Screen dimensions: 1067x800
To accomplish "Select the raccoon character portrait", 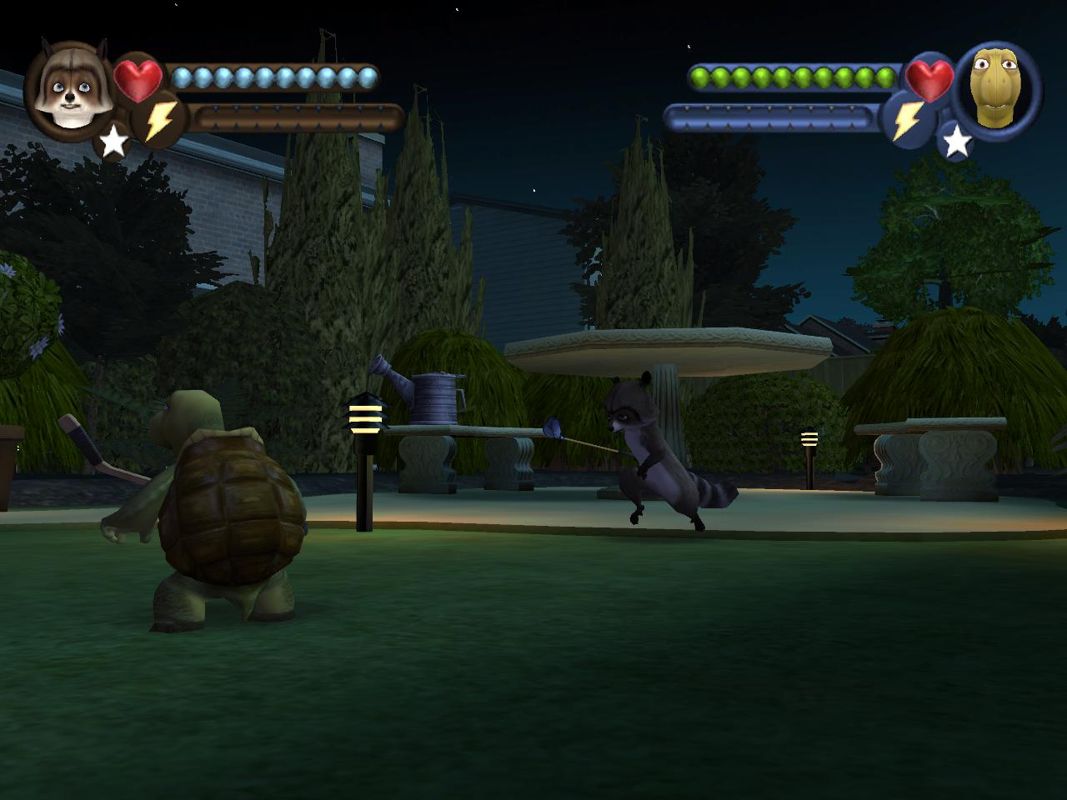I will pos(68,88).
